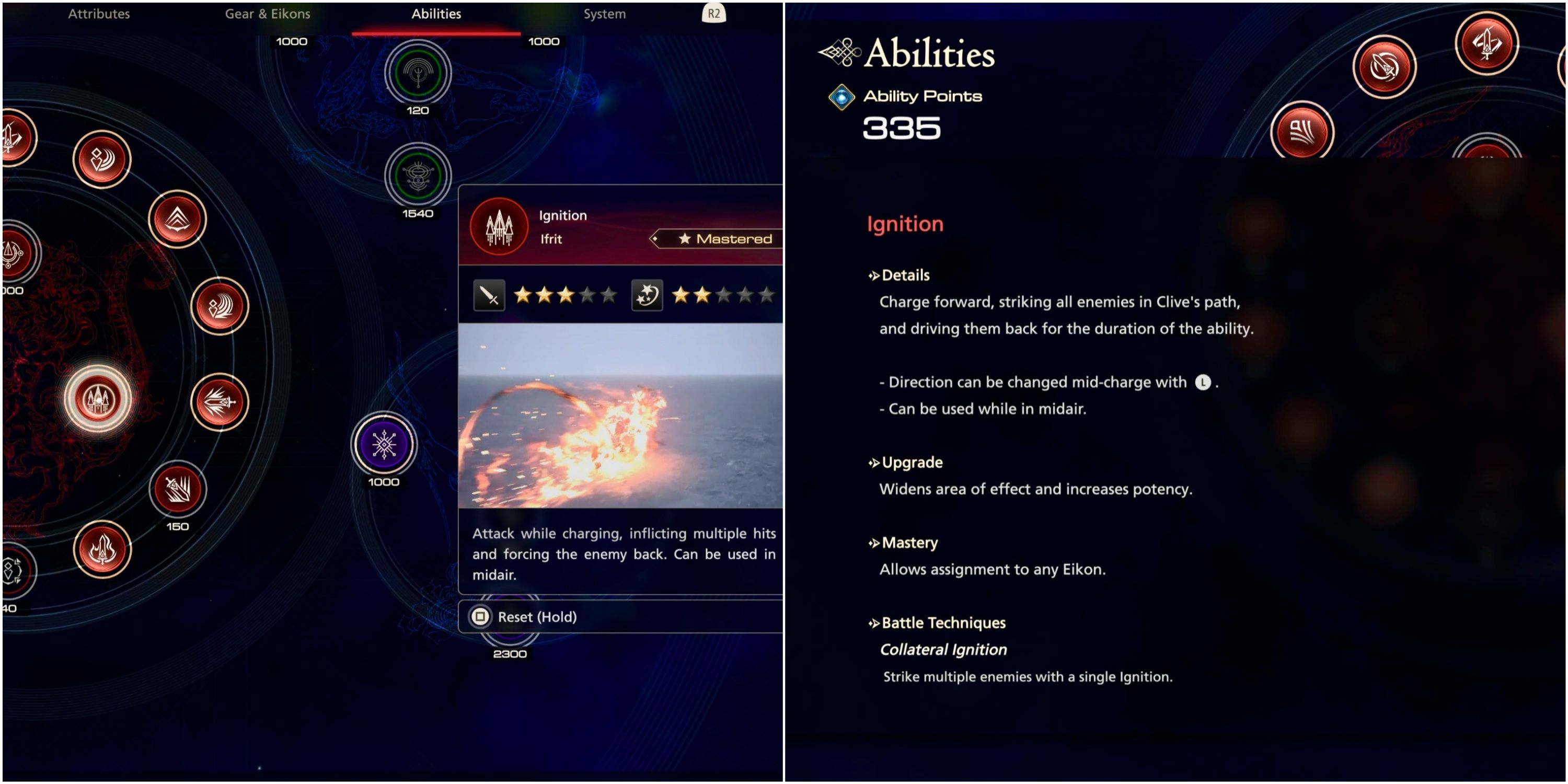Select the purple Eikonic ability node costing 1000
The image size is (1568, 784).
point(384,443)
